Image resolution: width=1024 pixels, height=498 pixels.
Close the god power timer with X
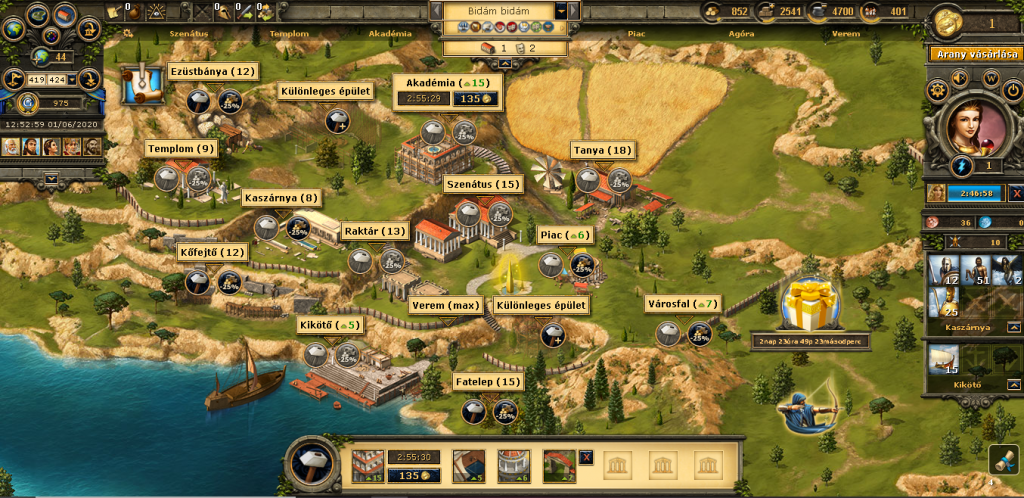[1016, 193]
